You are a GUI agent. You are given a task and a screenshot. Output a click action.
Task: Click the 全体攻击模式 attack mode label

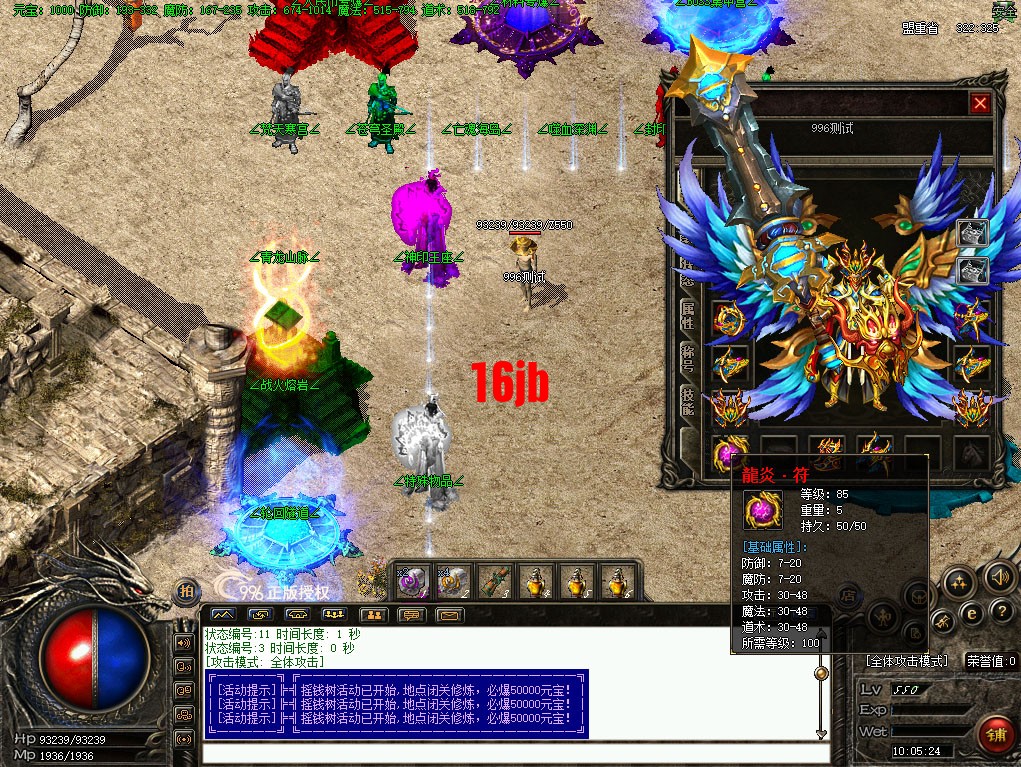click(x=906, y=661)
